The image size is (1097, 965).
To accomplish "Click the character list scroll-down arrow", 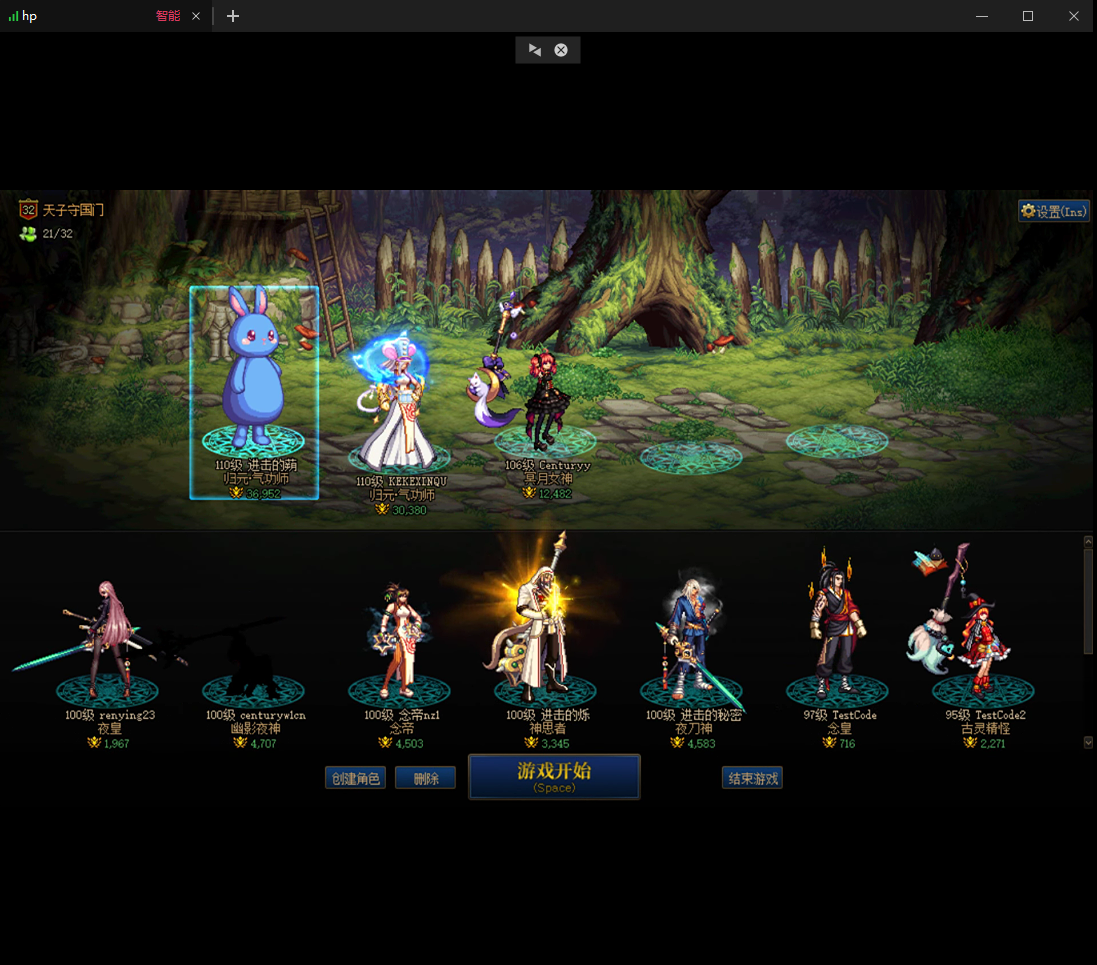I will coord(1088,742).
